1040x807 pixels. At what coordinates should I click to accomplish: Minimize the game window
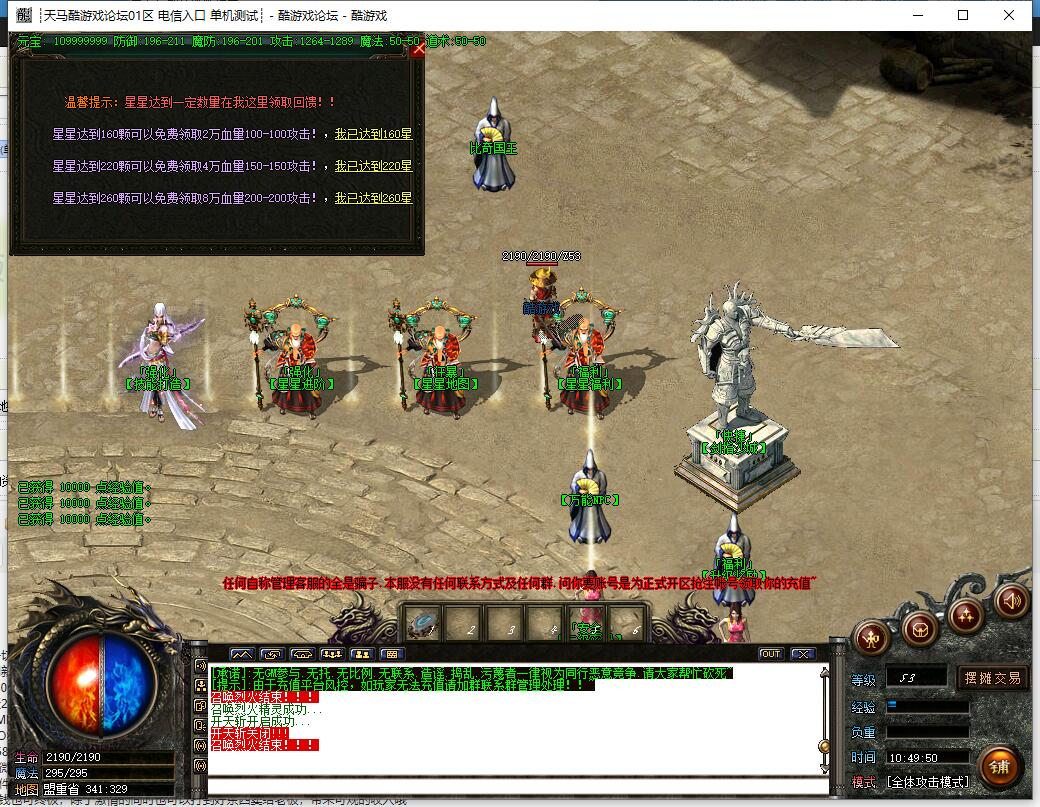tap(917, 15)
